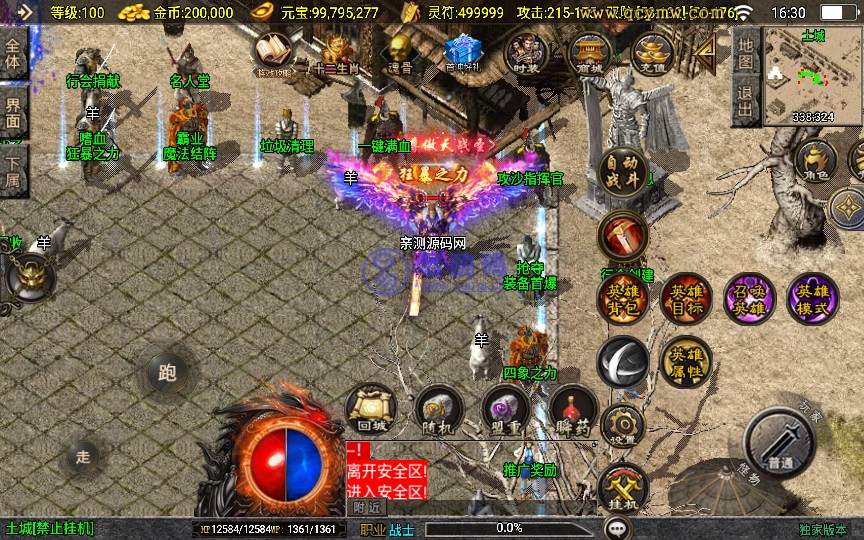Open the 时装 costume icon
This screenshot has height=540, width=864.
click(x=526, y=53)
